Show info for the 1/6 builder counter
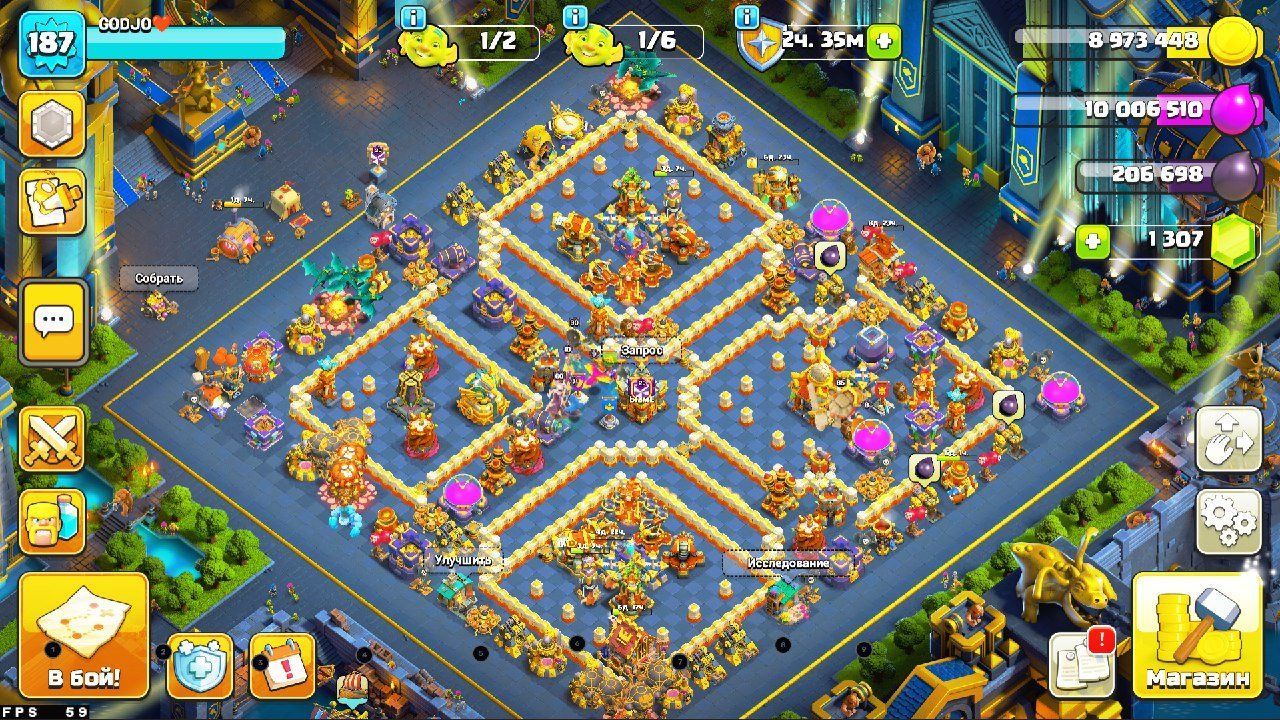The image size is (1280, 720). coord(575,17)
